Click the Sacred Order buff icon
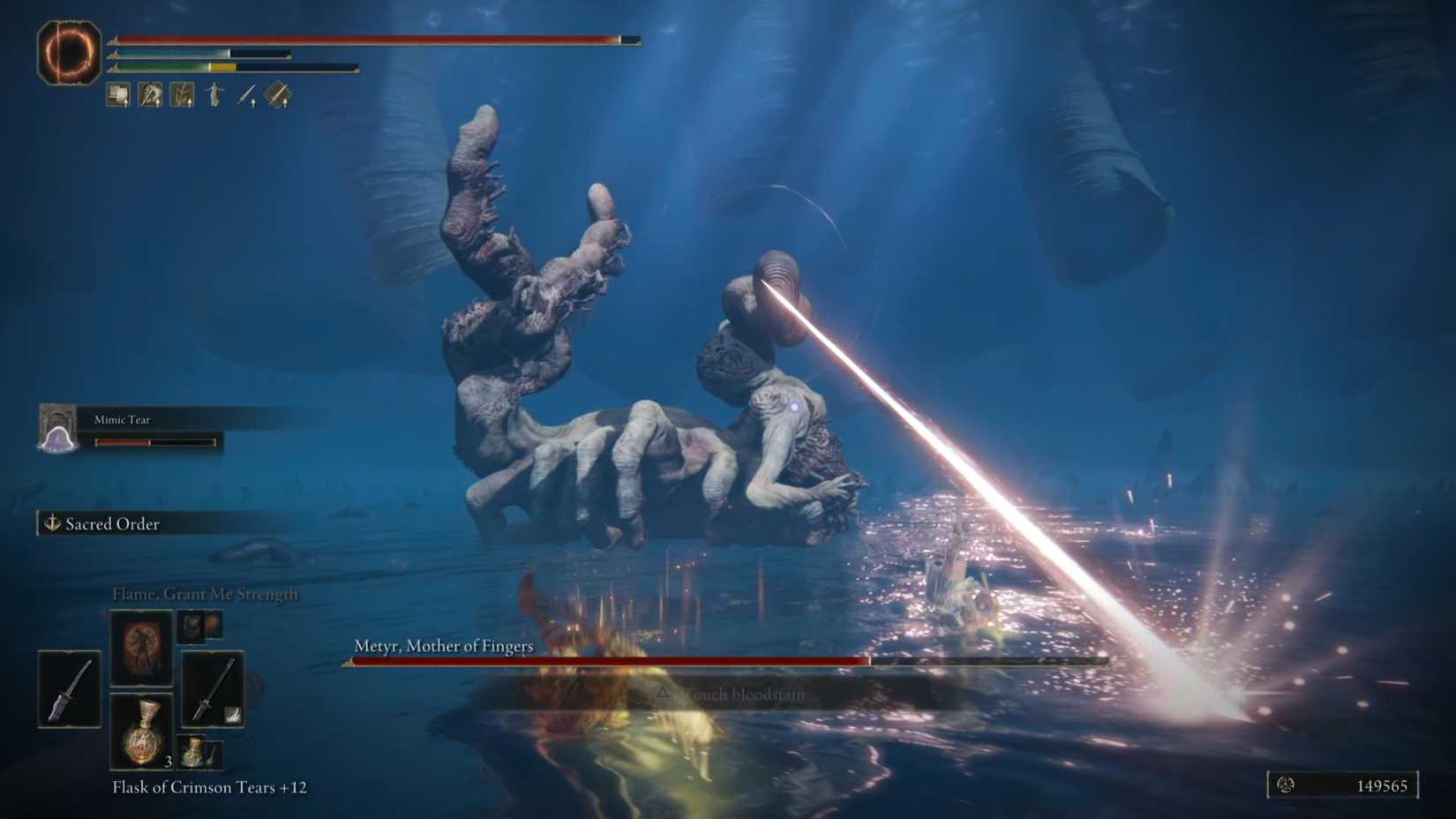Screen dimensions: 1456x819 point(53,523)
